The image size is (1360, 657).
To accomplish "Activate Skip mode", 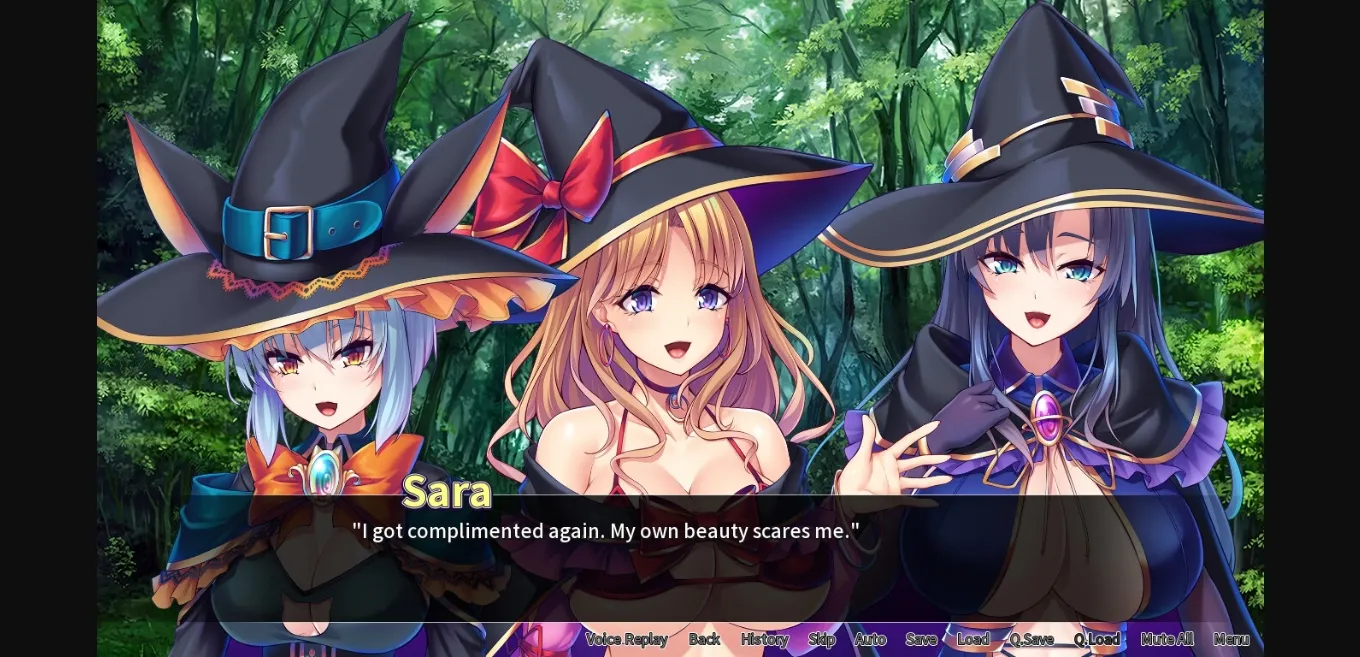I will 821,639.
